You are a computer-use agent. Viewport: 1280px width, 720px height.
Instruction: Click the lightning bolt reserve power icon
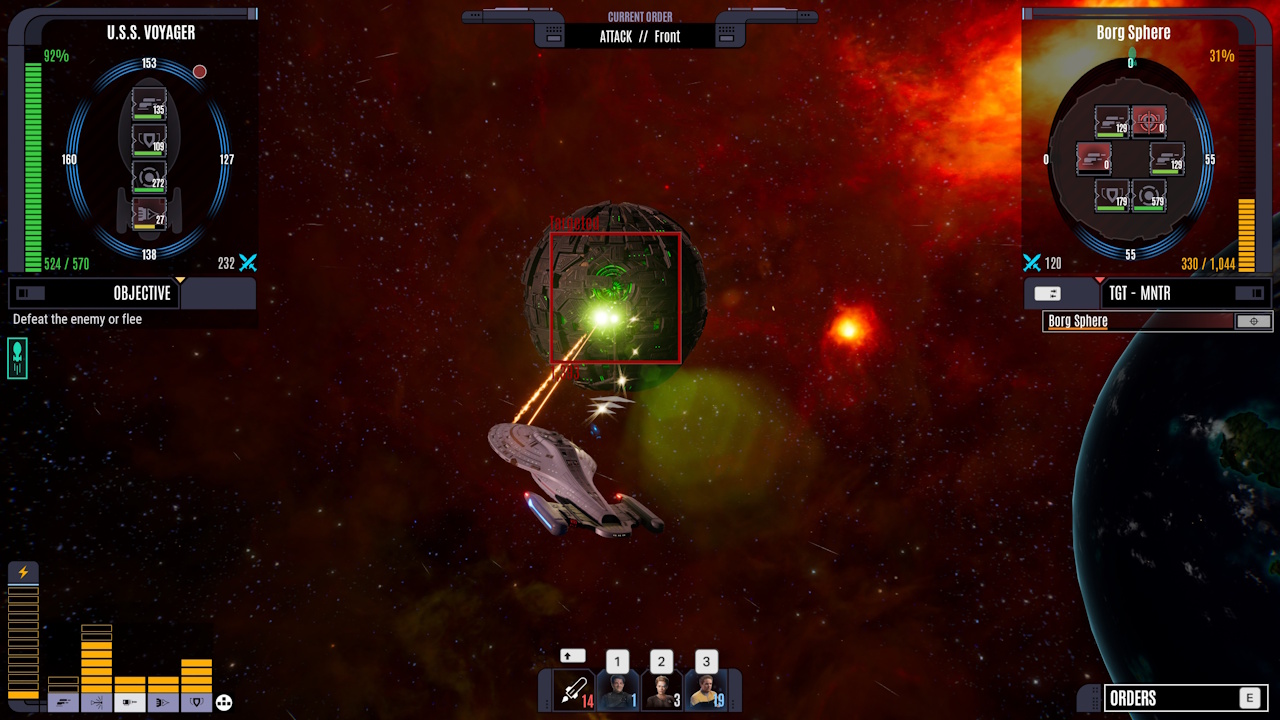23,573
